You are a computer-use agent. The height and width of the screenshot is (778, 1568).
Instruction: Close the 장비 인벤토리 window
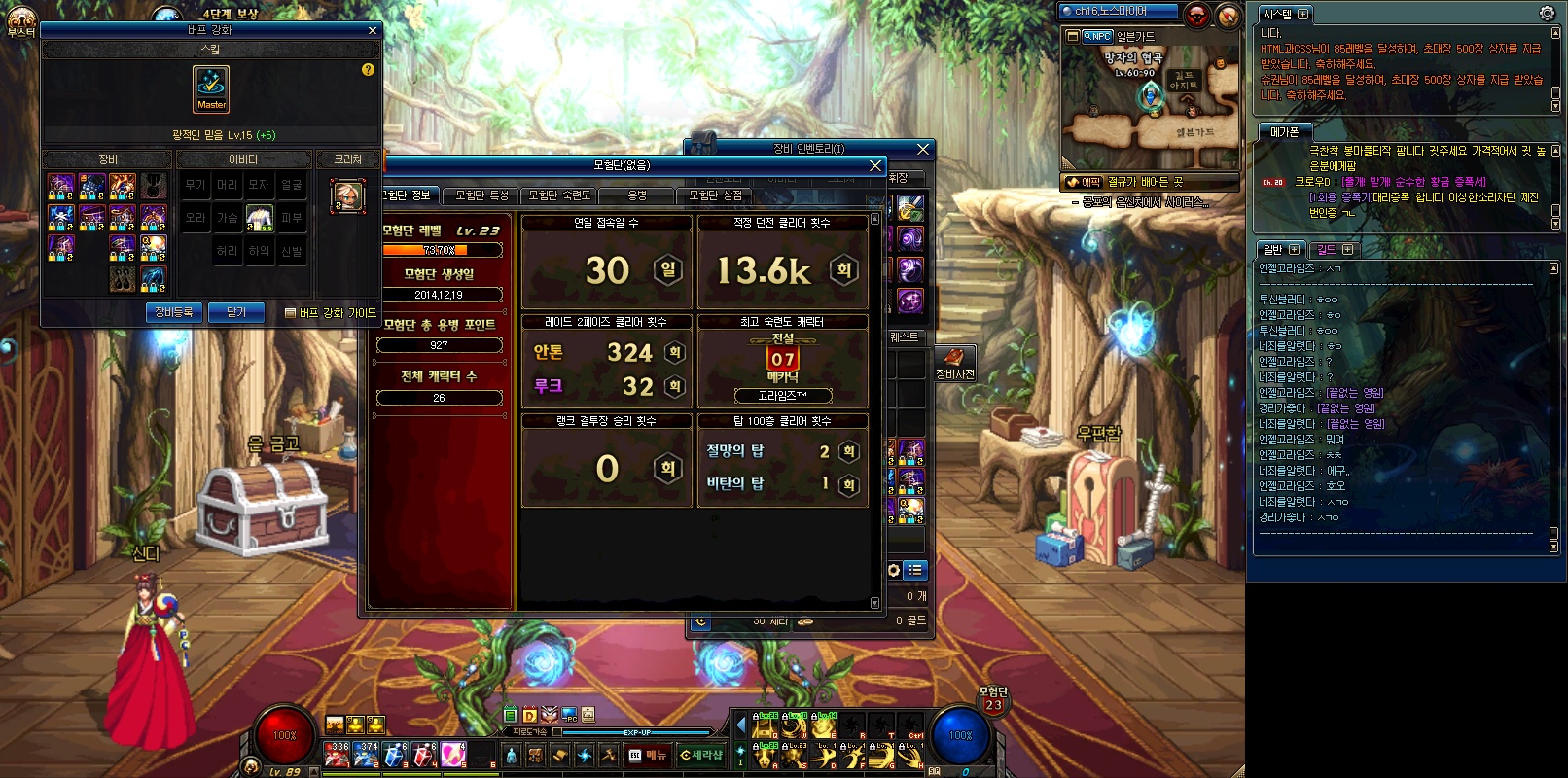(923, 149)
